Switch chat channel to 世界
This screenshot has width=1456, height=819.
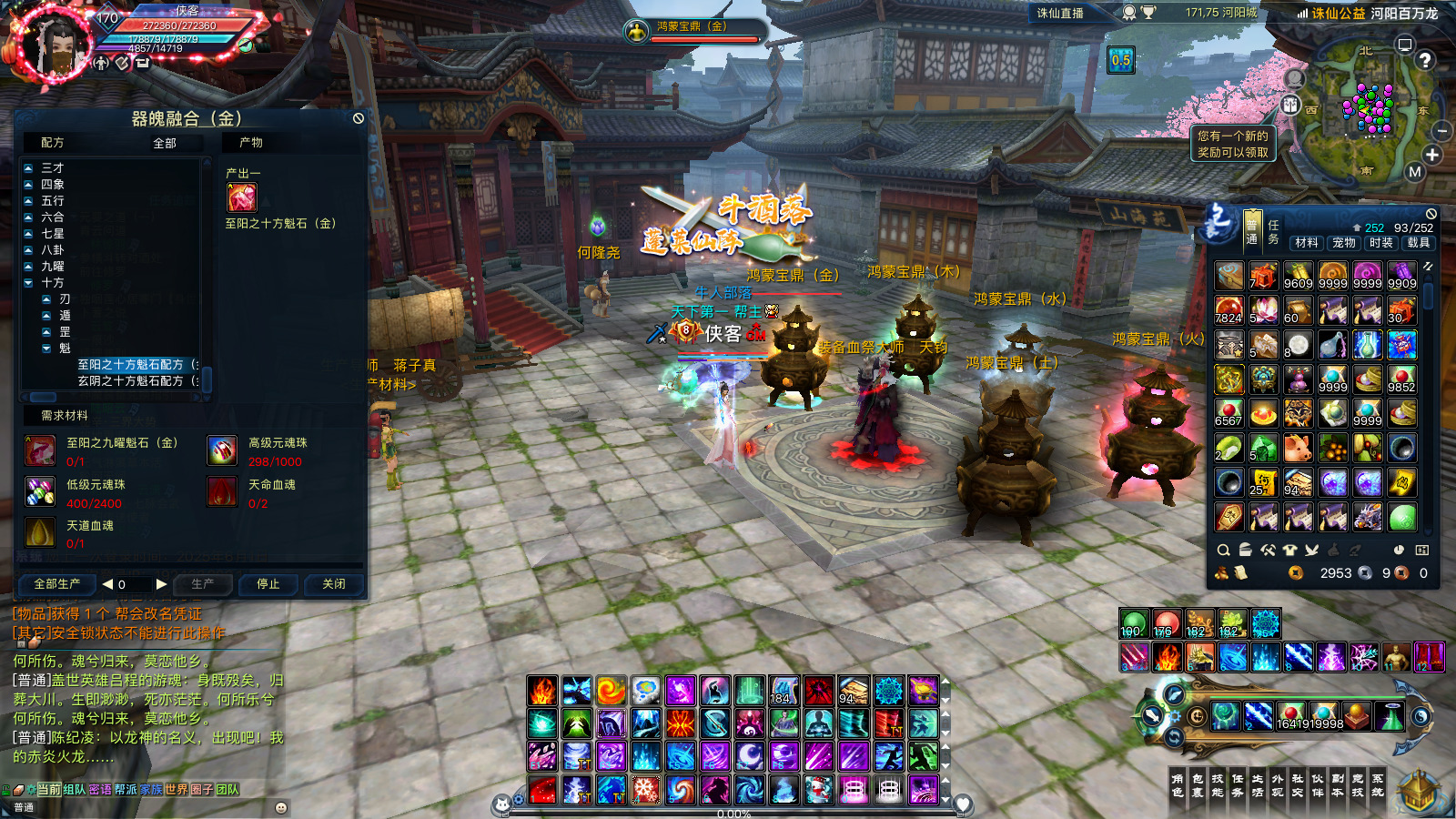176,790
